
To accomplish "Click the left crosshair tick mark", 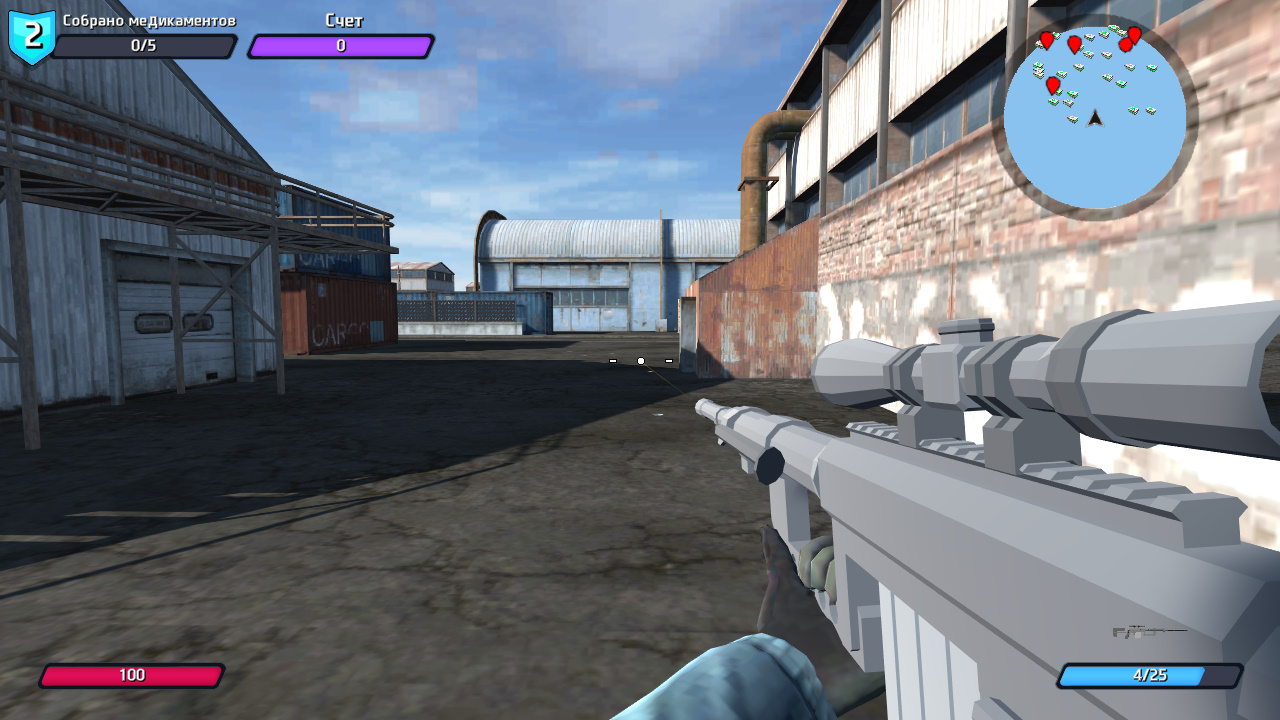I will coord(611,359).
